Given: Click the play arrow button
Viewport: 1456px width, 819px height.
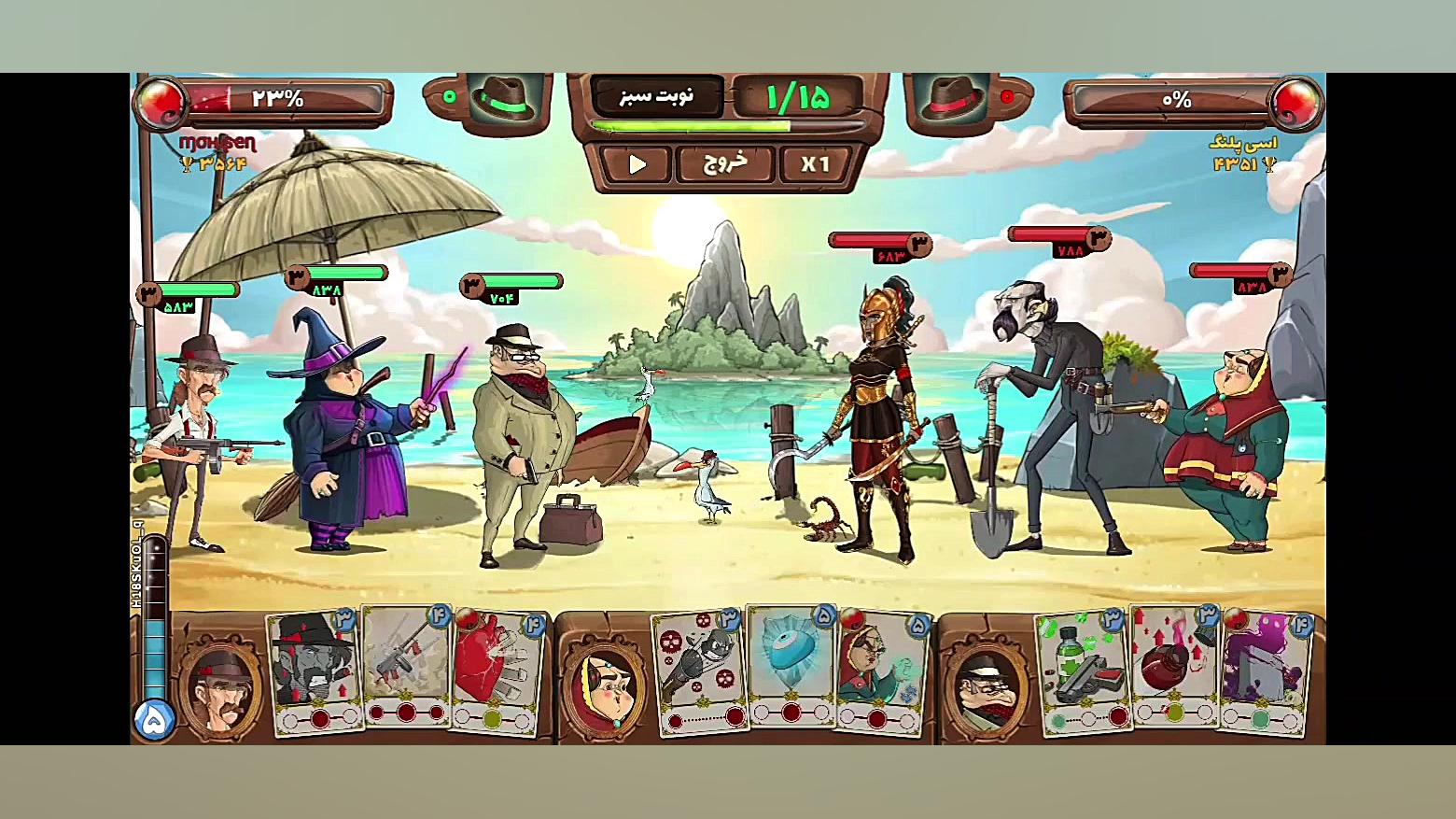Looking at the screenshot, I should (637, 164).
